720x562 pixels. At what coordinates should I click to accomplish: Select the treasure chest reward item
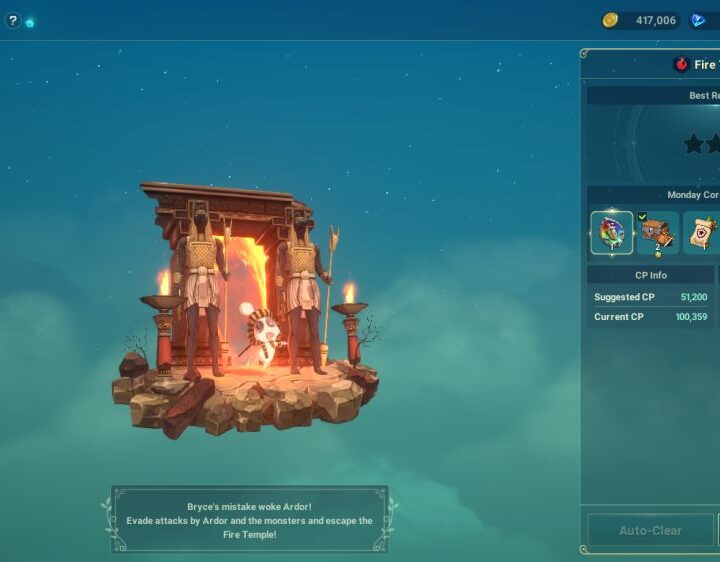pyautogui.click(x=657, y=233)
